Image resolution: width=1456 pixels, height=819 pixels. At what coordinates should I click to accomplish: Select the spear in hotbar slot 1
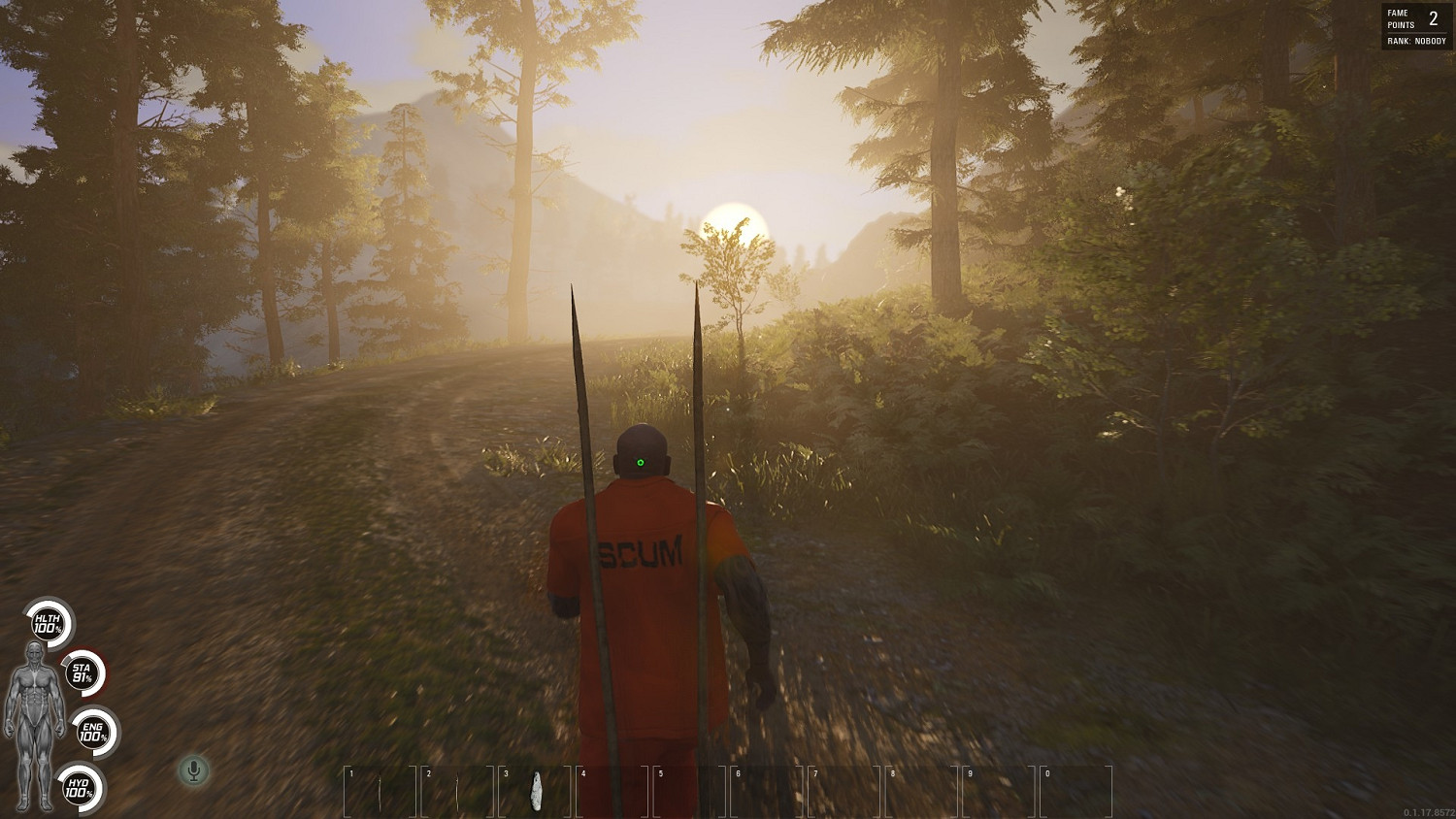pos(381,791)
